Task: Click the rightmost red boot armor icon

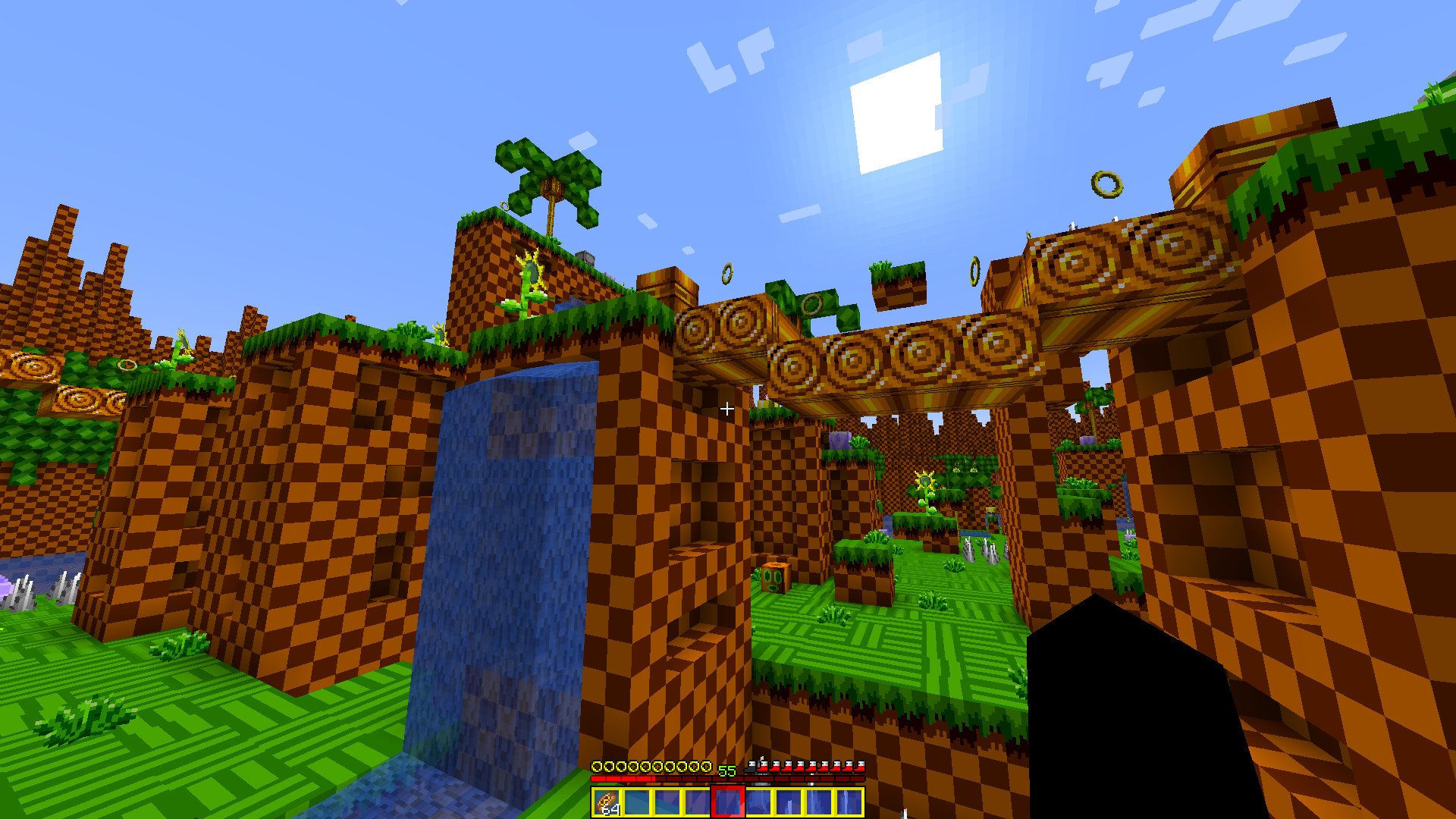Action: click(860, 766)
